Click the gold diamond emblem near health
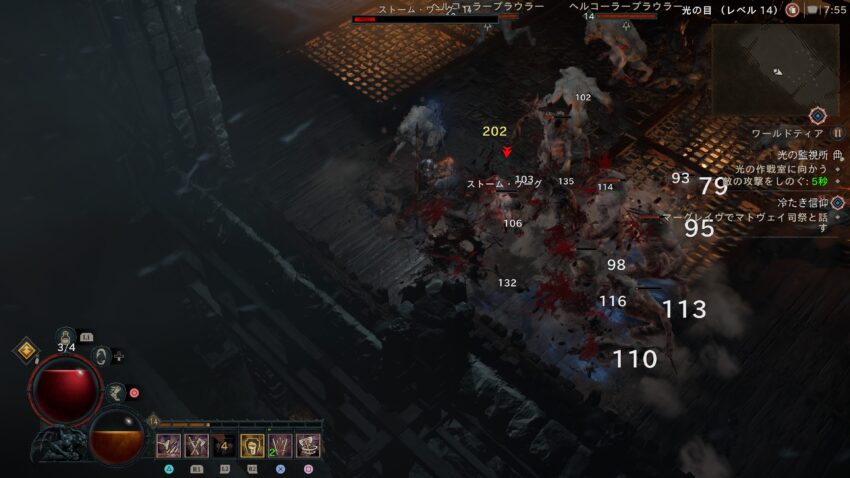Screen dimensions: 850x478 pos(25,351)
